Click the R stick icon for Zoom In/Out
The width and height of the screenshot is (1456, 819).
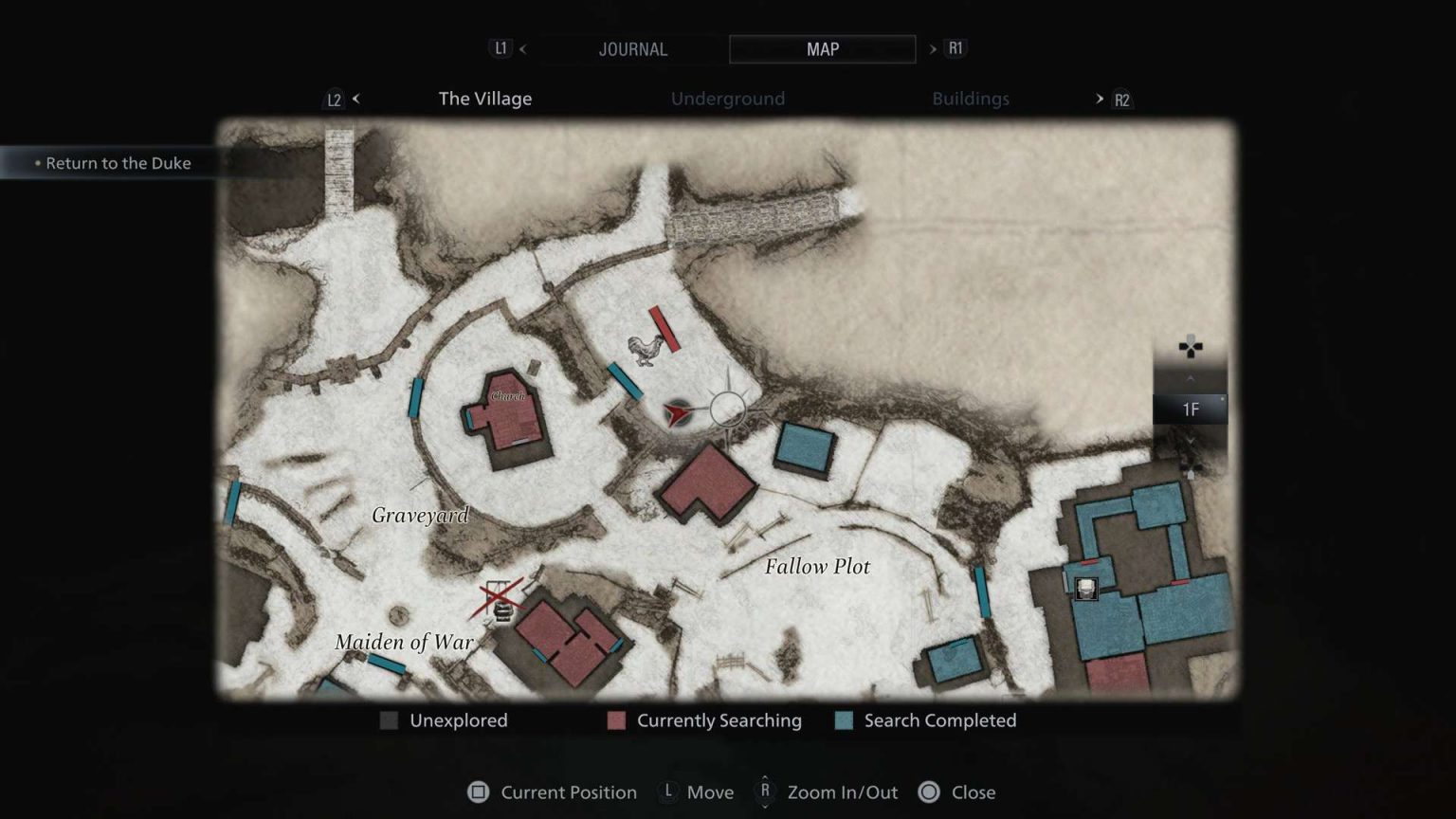tap(764, 792)
